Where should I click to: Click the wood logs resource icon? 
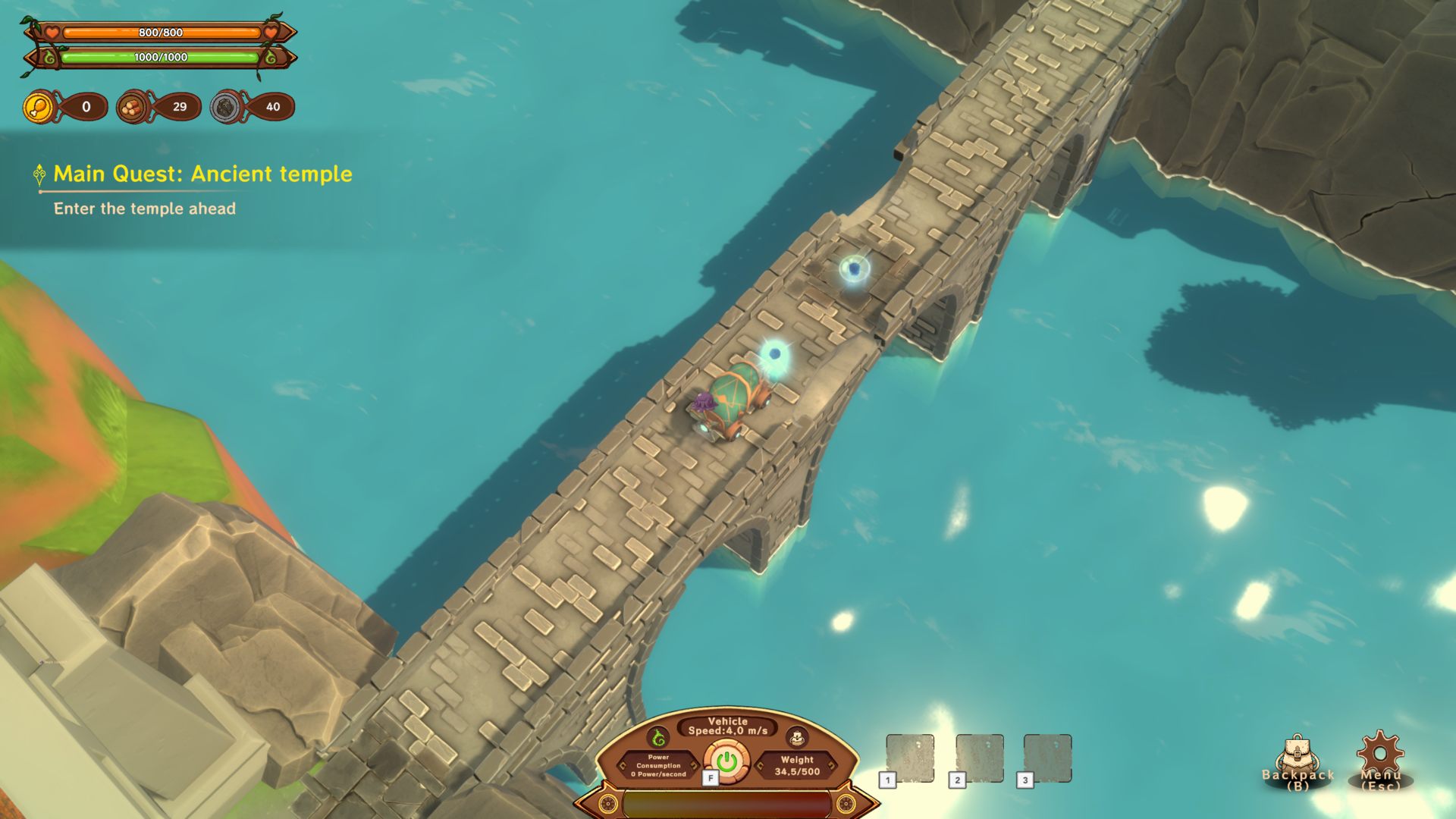(133, 107)
